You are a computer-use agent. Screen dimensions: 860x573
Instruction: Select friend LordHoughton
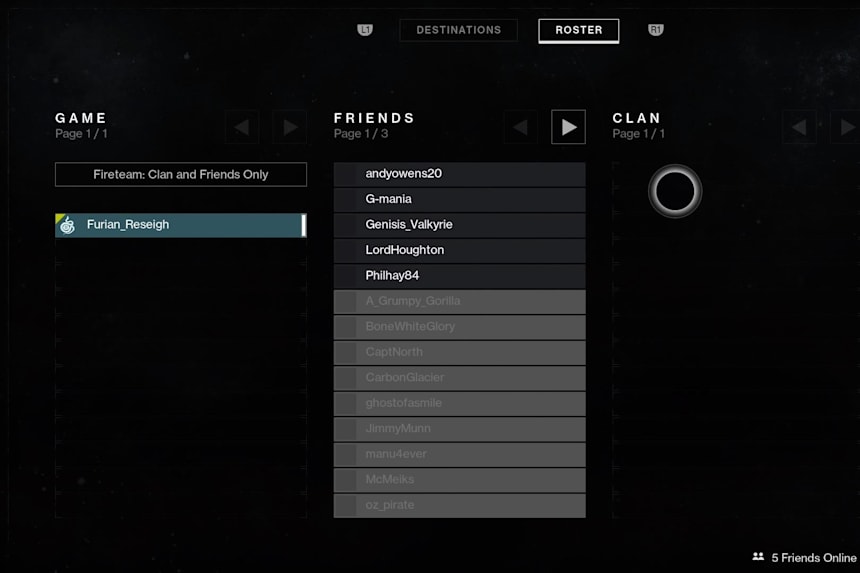point(459,250)
